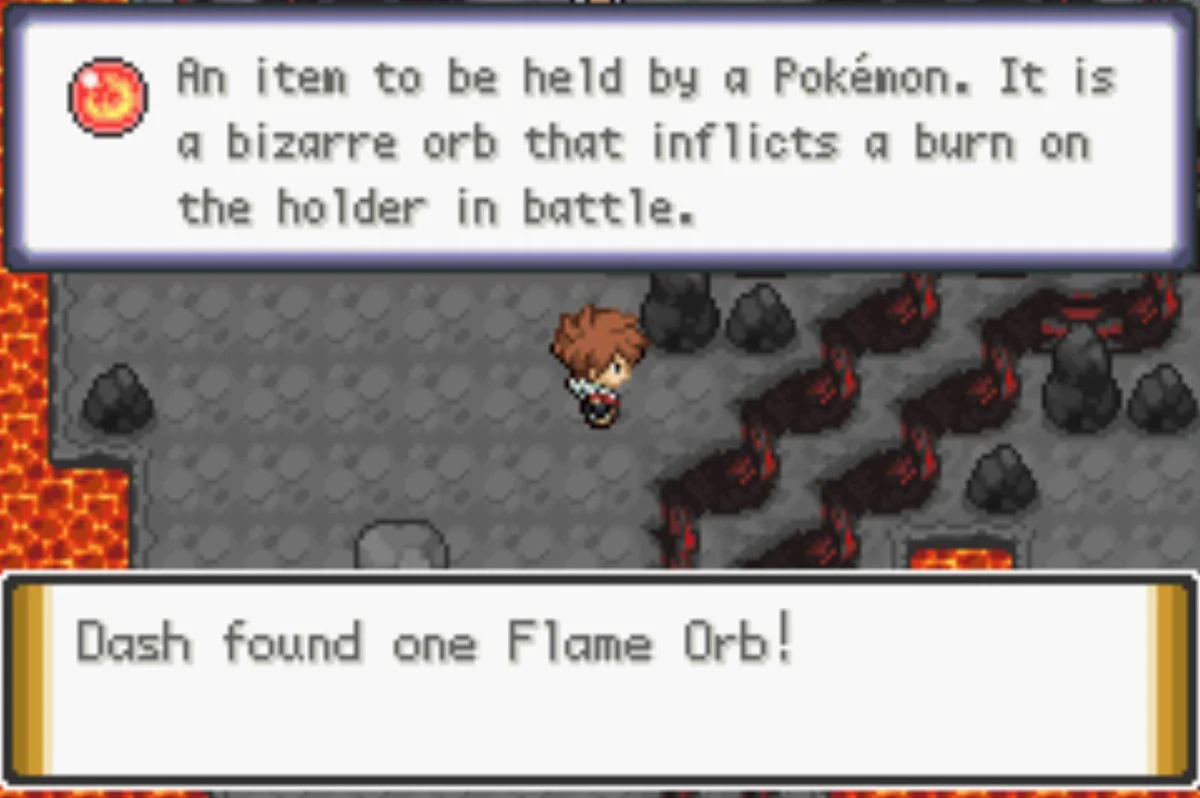
Task: Click the "Dash found one Flame Orb!" message box
Action: click(x=600, y=678)
